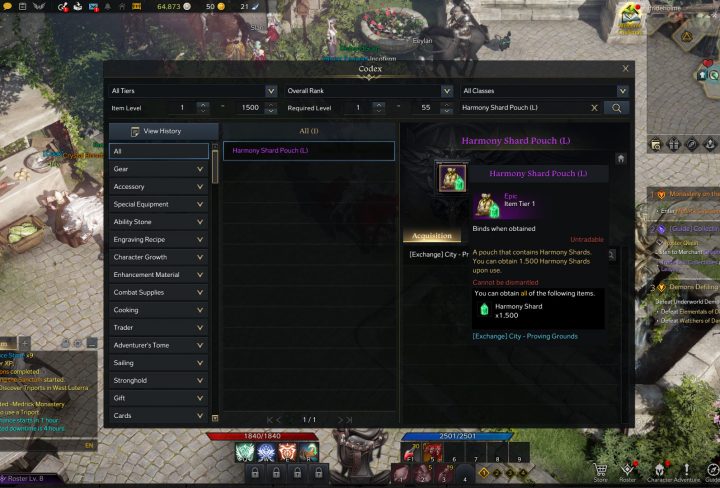
Task: Clear the Harmony Shard Pouch search text
Action: pos(594,107)
